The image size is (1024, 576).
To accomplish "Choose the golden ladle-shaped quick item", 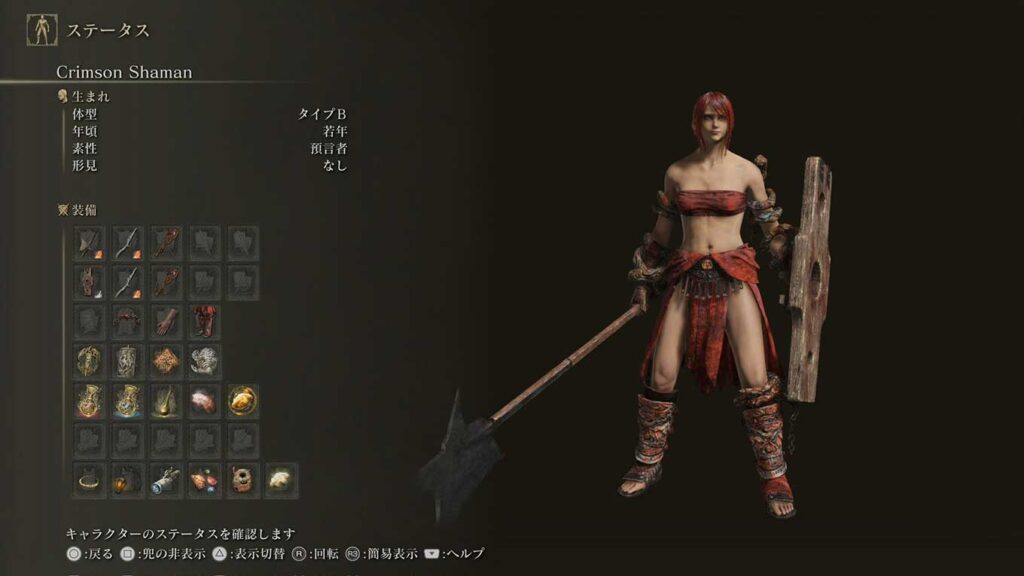I will click(x=166, y=401).
